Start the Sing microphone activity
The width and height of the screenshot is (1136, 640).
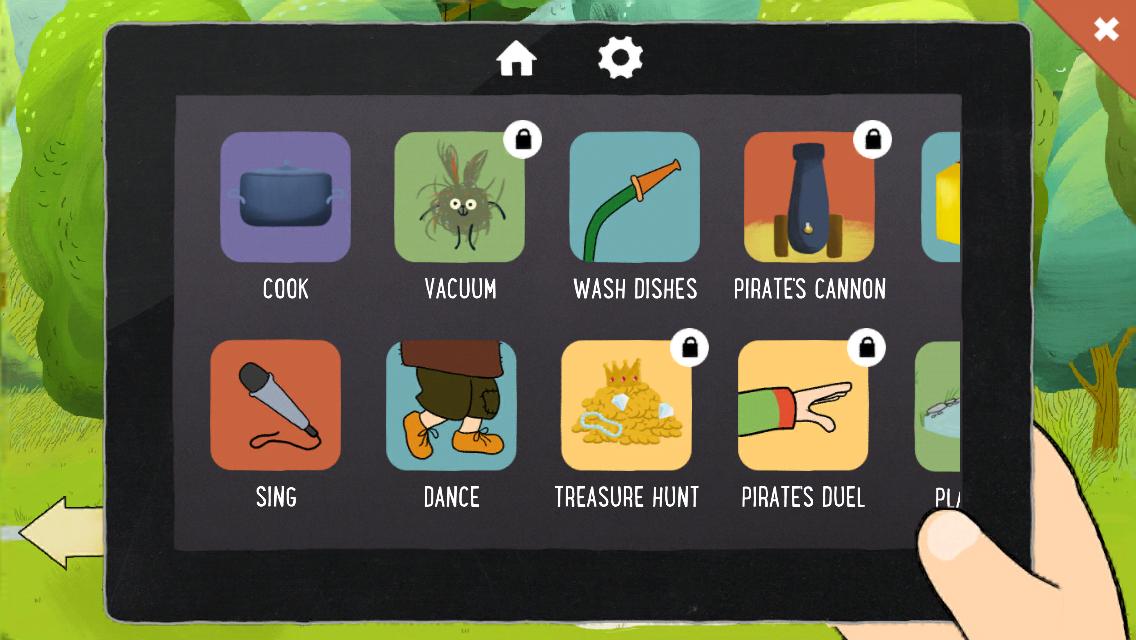(275, 405)
